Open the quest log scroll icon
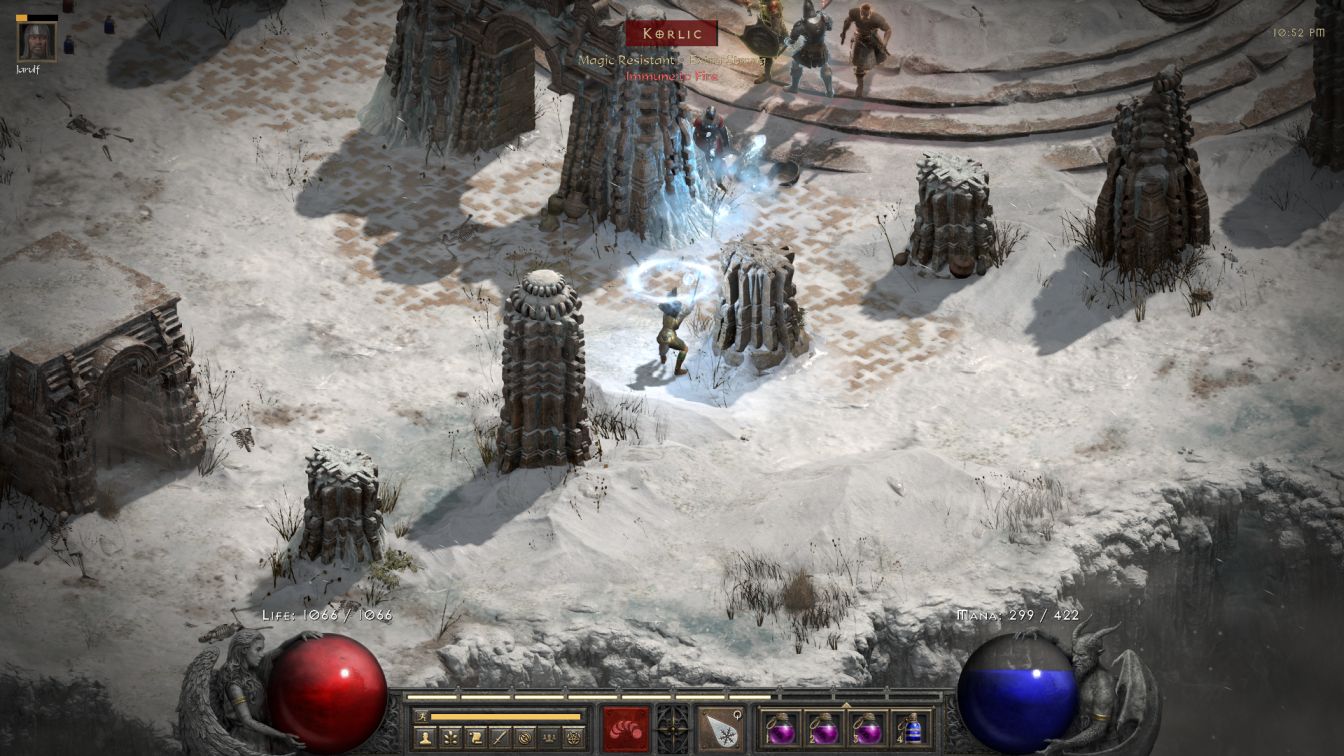This screenshot has height=756, width=1344. [476, 739]
